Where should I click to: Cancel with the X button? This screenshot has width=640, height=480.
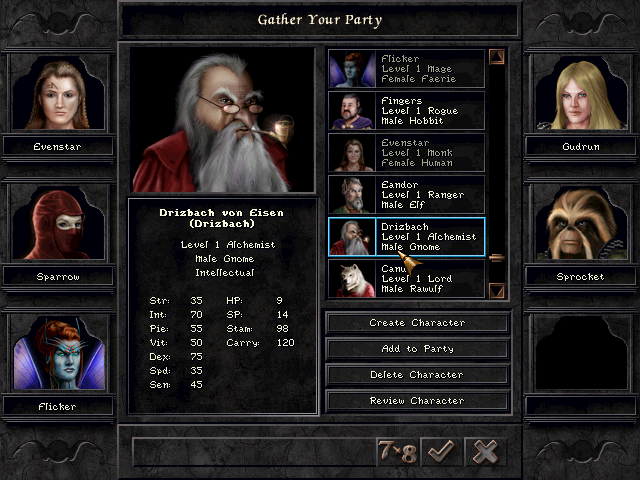click(x=485, y=451)
